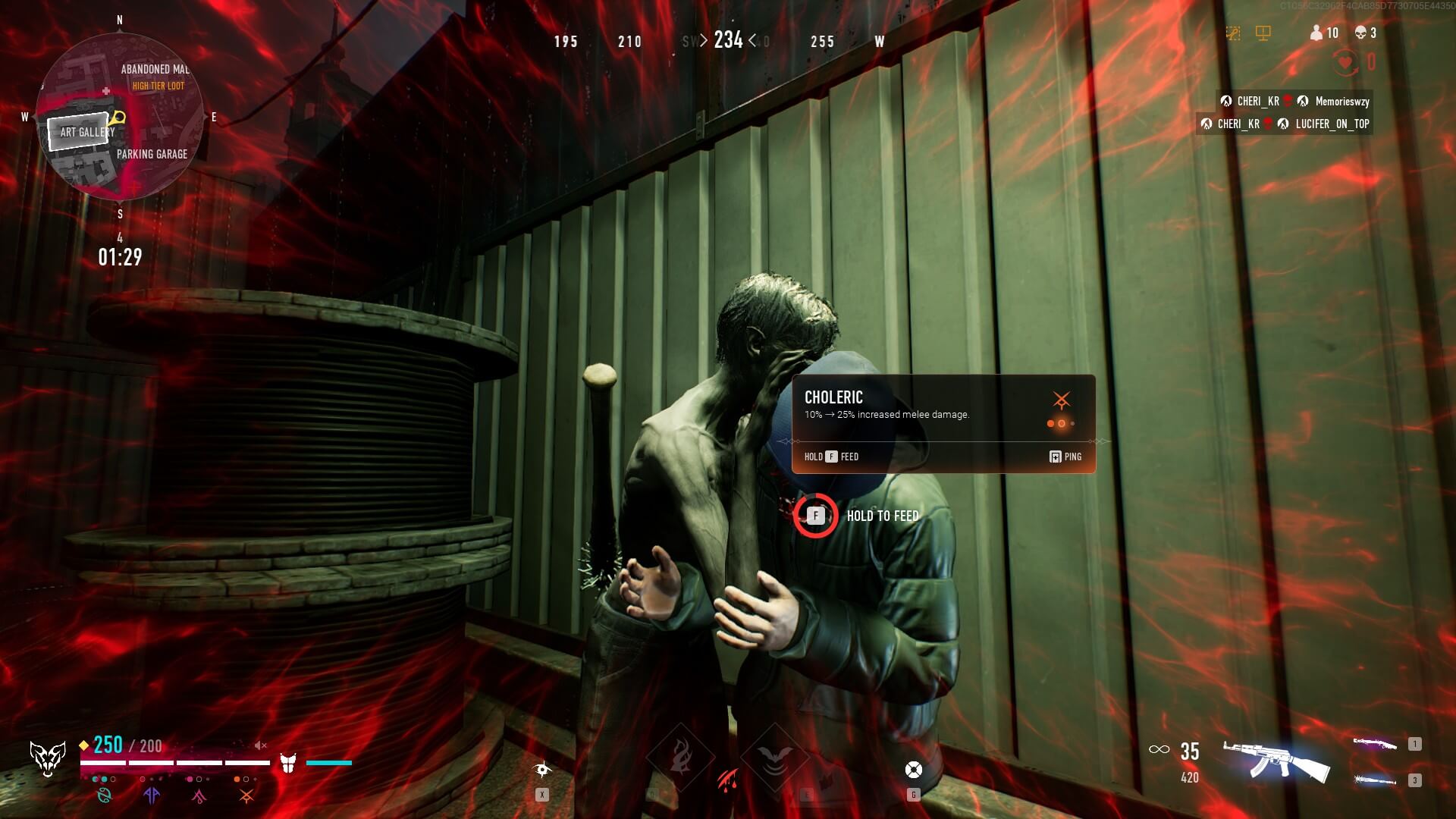Viewport: 1456px width, 819px height.
Task: Switch to the spiked bat melee slot
Action: click(1376, 780)
